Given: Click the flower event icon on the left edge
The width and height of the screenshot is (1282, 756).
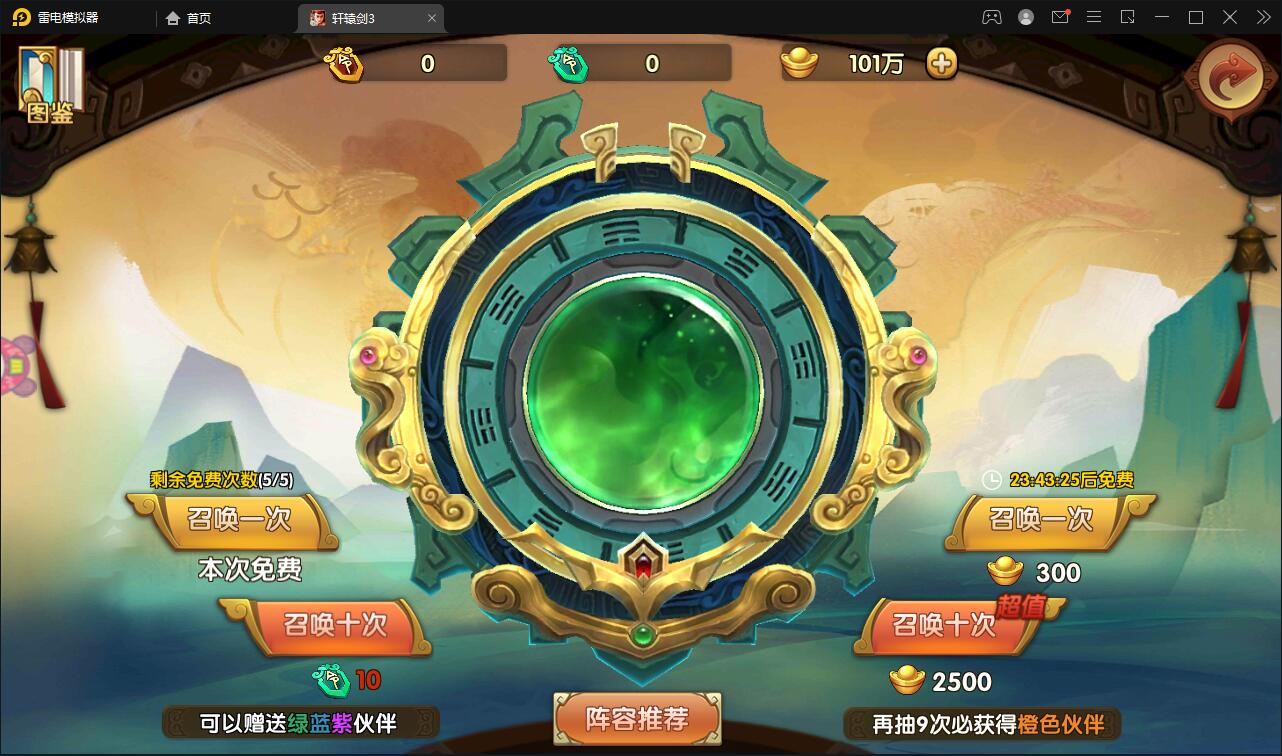Looking at the screenshot, I should point(12,367).
